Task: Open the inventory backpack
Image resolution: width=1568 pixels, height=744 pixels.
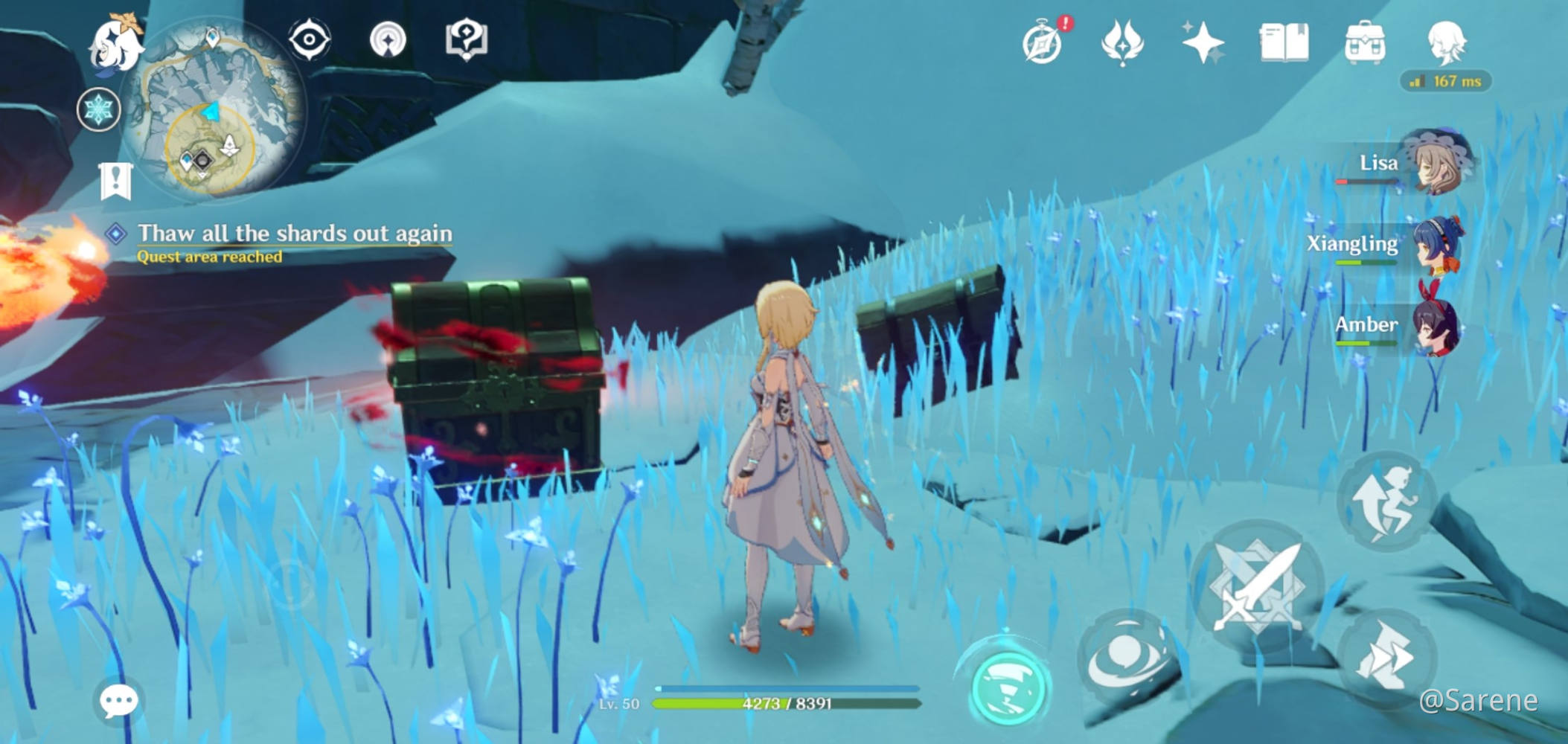Action: tap(1365, 42)
